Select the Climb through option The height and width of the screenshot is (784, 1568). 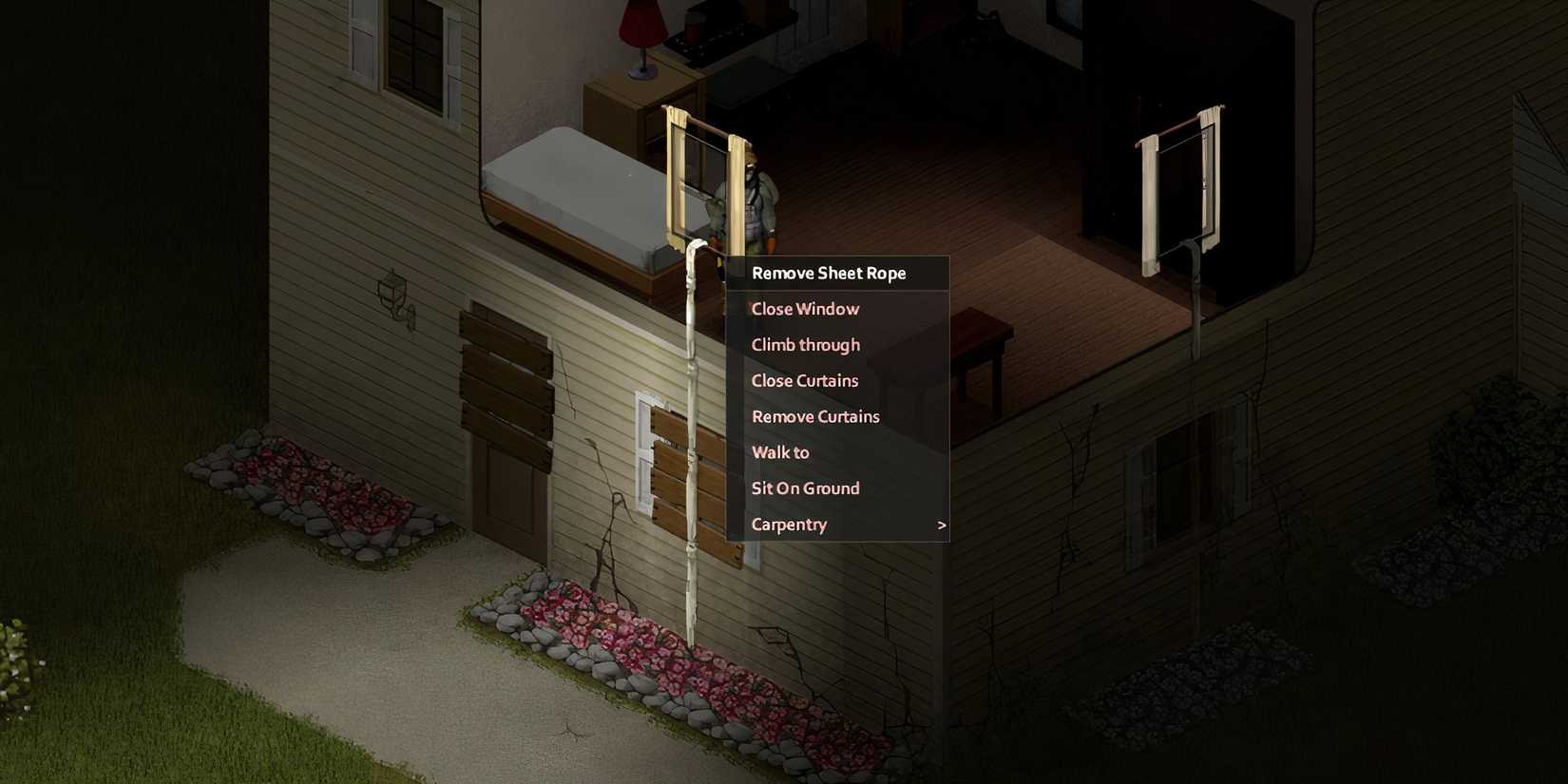coord(805,344)
